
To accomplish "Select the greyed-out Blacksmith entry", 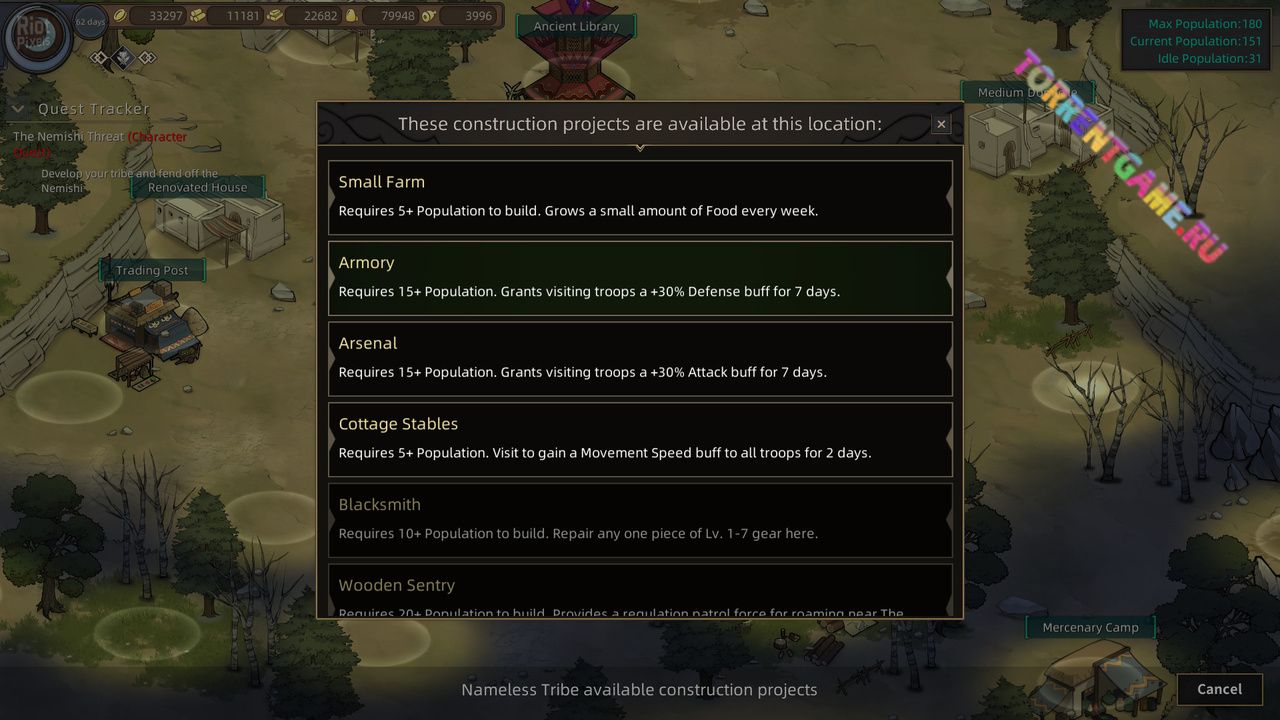I will click(640, 519).
